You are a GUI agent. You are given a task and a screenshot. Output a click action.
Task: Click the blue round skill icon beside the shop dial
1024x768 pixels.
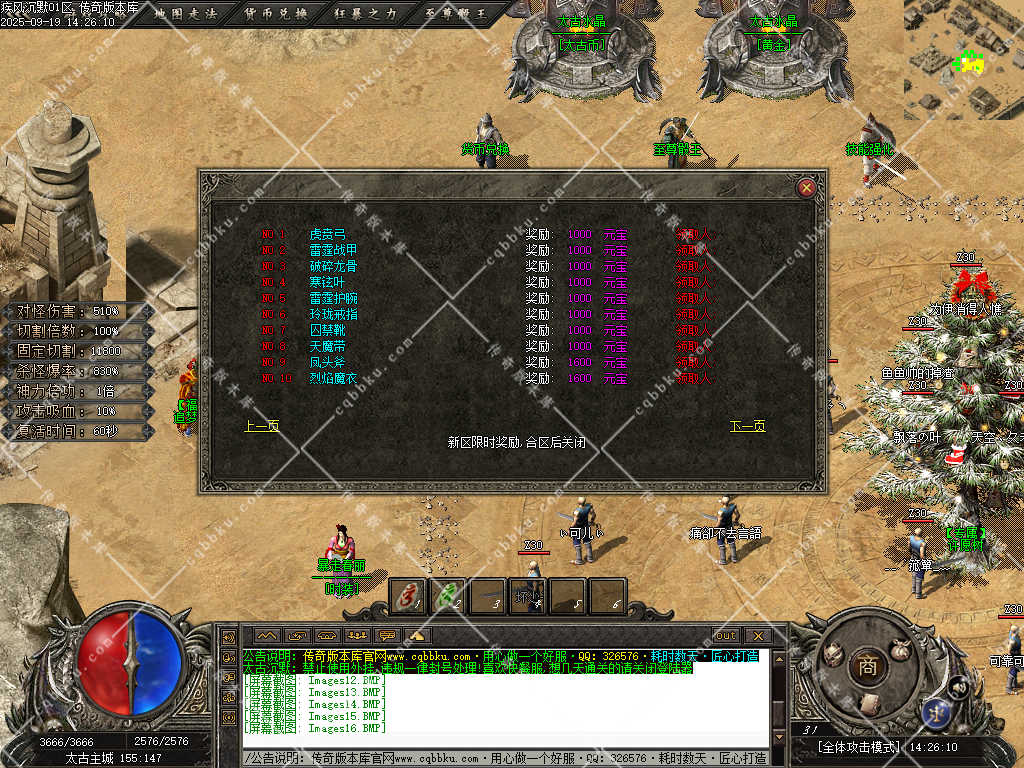937,710
